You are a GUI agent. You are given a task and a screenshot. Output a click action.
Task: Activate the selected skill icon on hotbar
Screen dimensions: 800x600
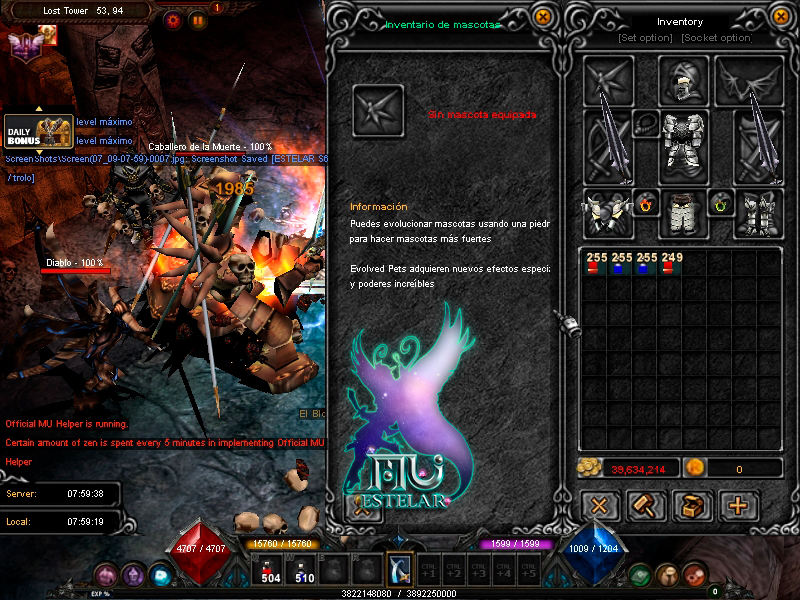400,569
